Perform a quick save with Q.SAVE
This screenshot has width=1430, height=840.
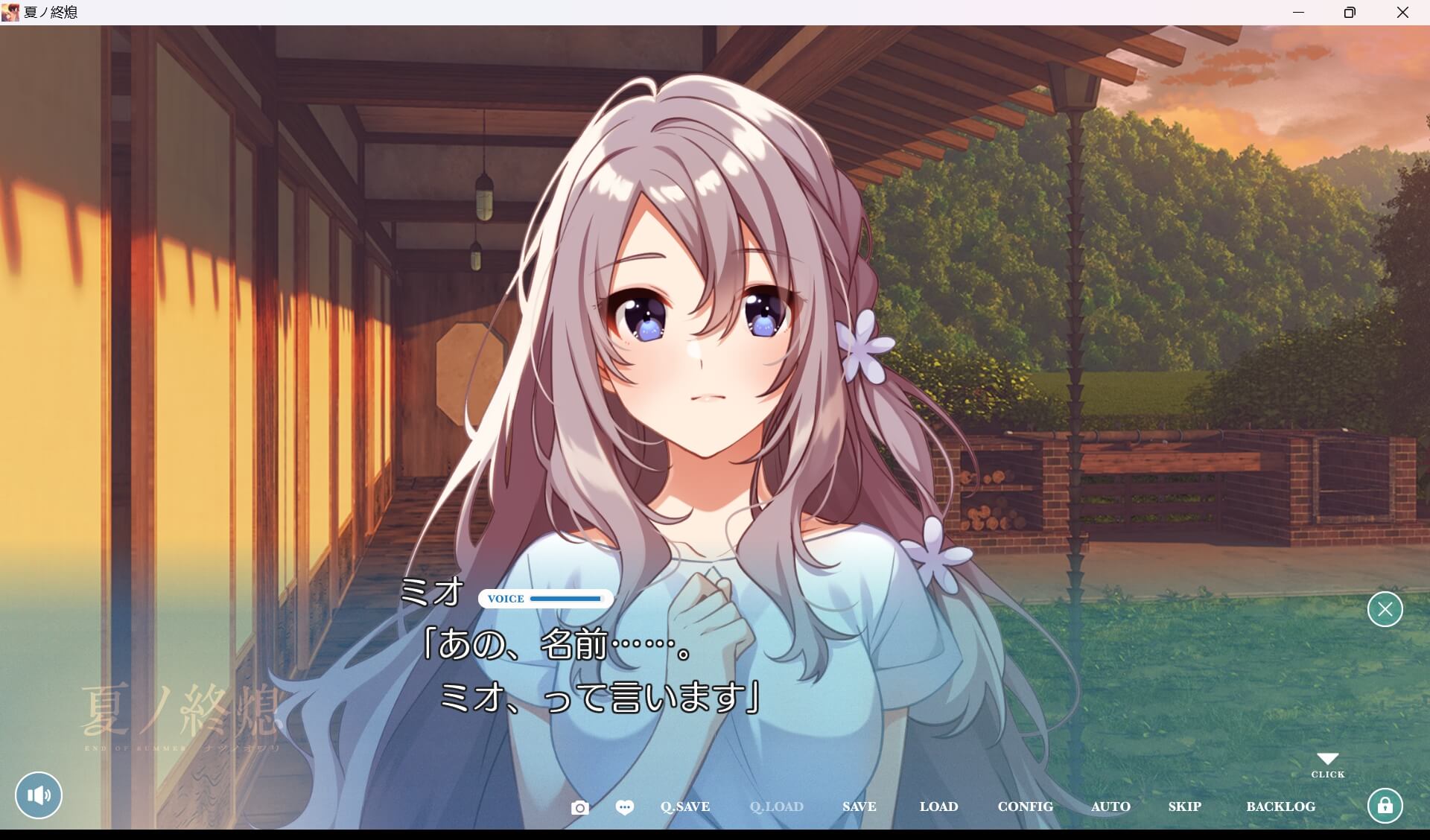point(684,806)
